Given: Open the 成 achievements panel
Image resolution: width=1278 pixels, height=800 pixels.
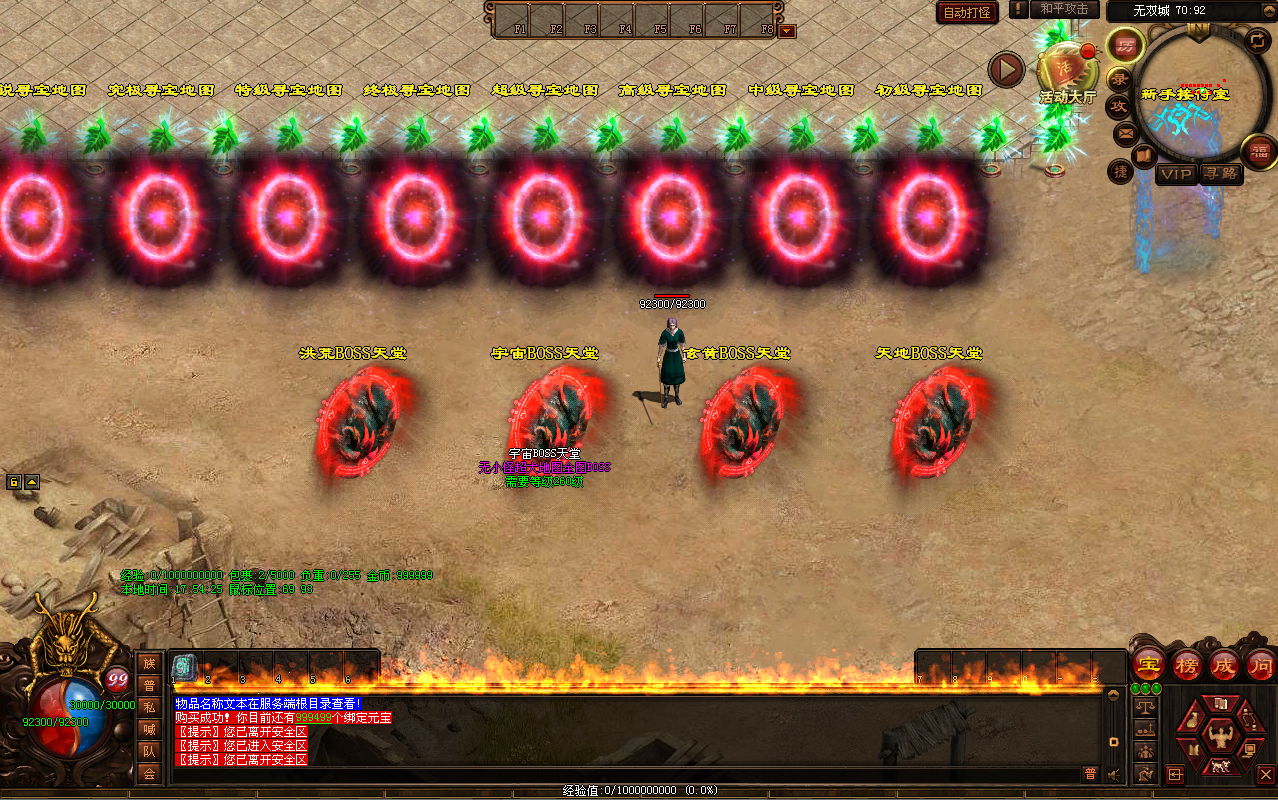Looking at the screenshot, I should 1224,664.
